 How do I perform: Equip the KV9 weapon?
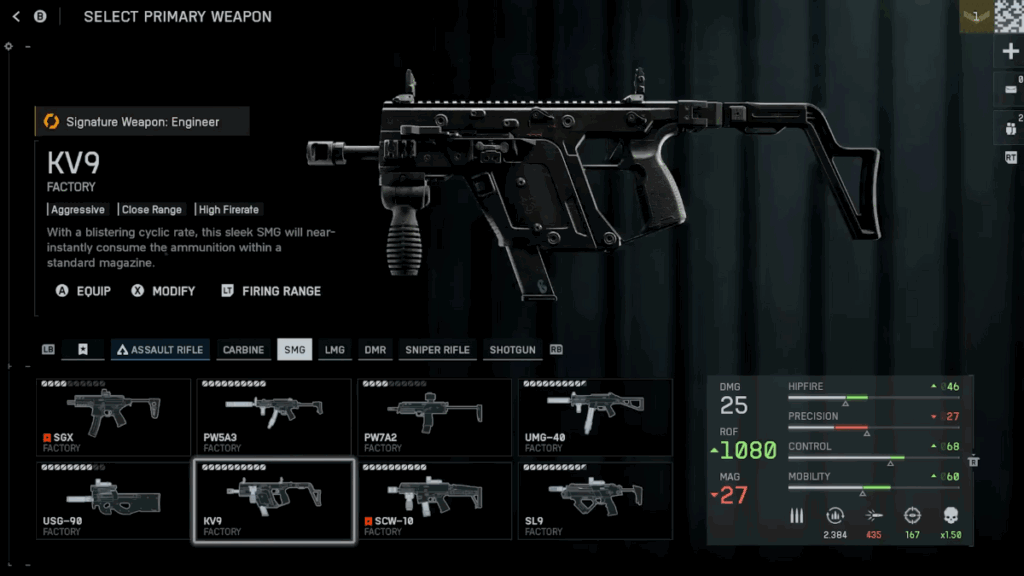[84, 291]
